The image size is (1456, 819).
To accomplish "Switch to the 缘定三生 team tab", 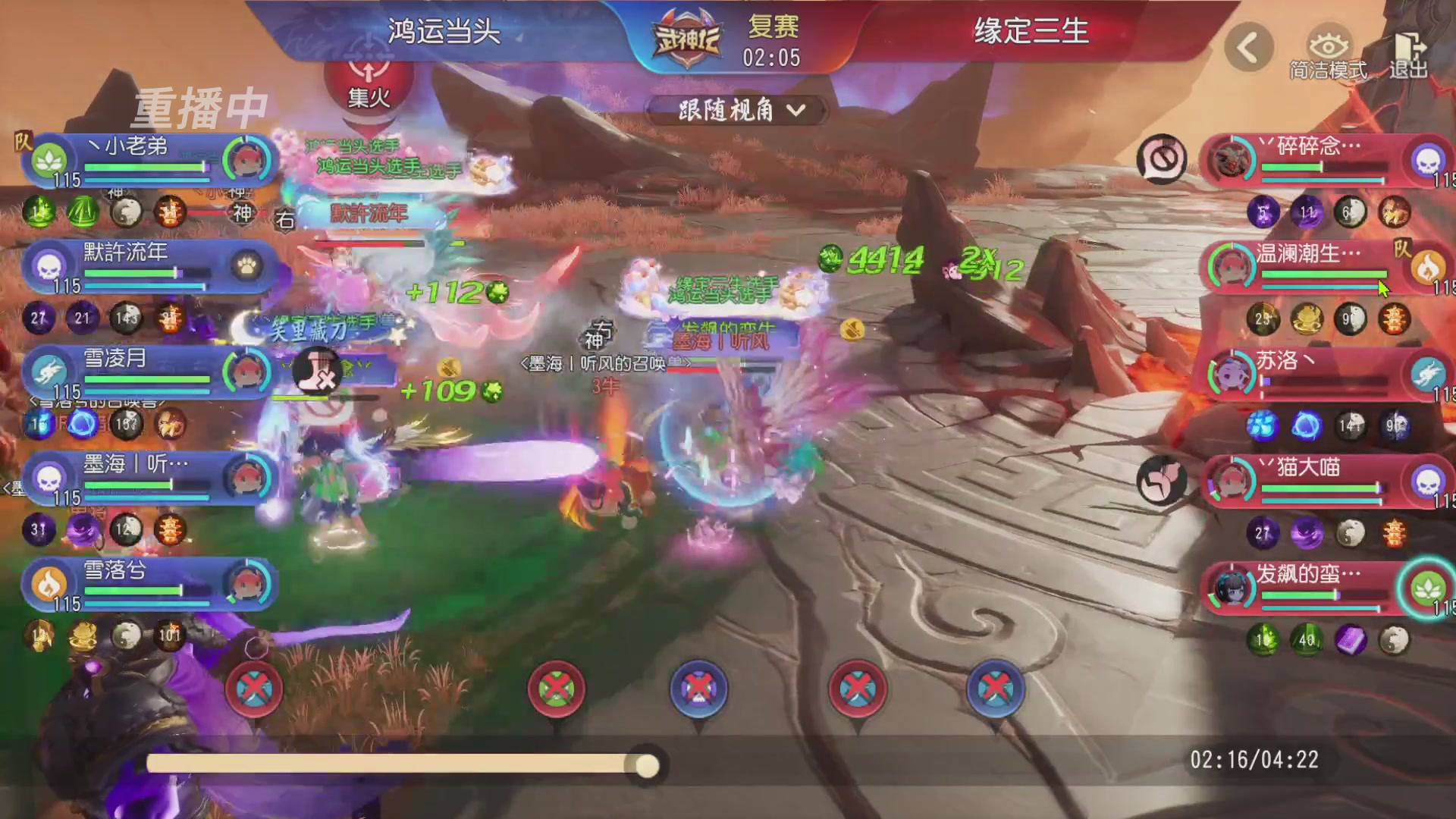I will click(1031, 34).
